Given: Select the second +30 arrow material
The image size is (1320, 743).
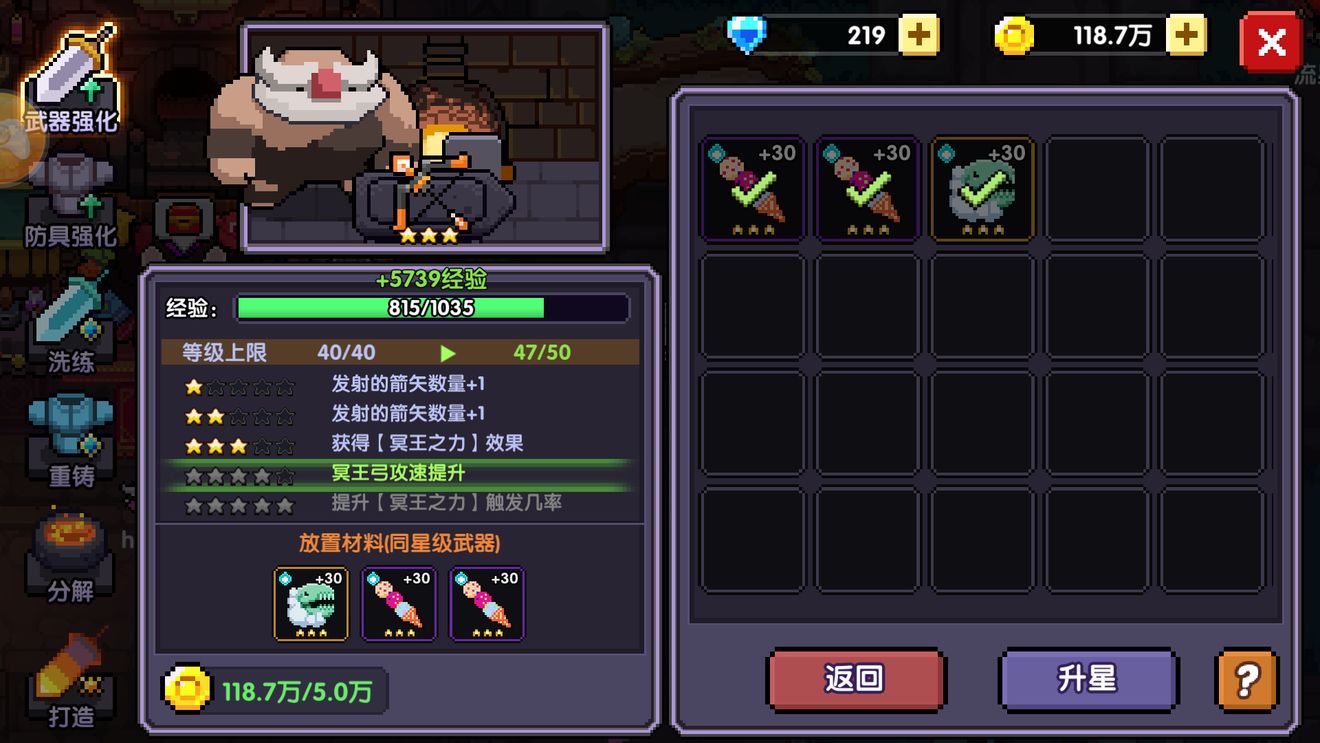Looking at the screenshot, I should point(866,188).
